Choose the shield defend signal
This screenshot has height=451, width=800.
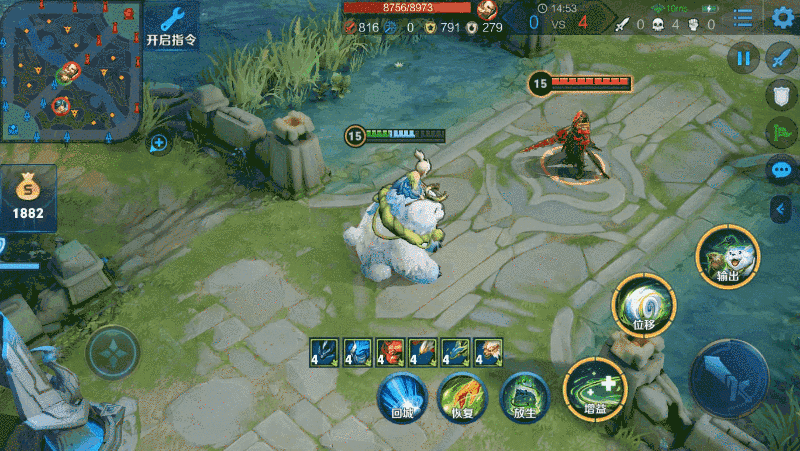781,96
